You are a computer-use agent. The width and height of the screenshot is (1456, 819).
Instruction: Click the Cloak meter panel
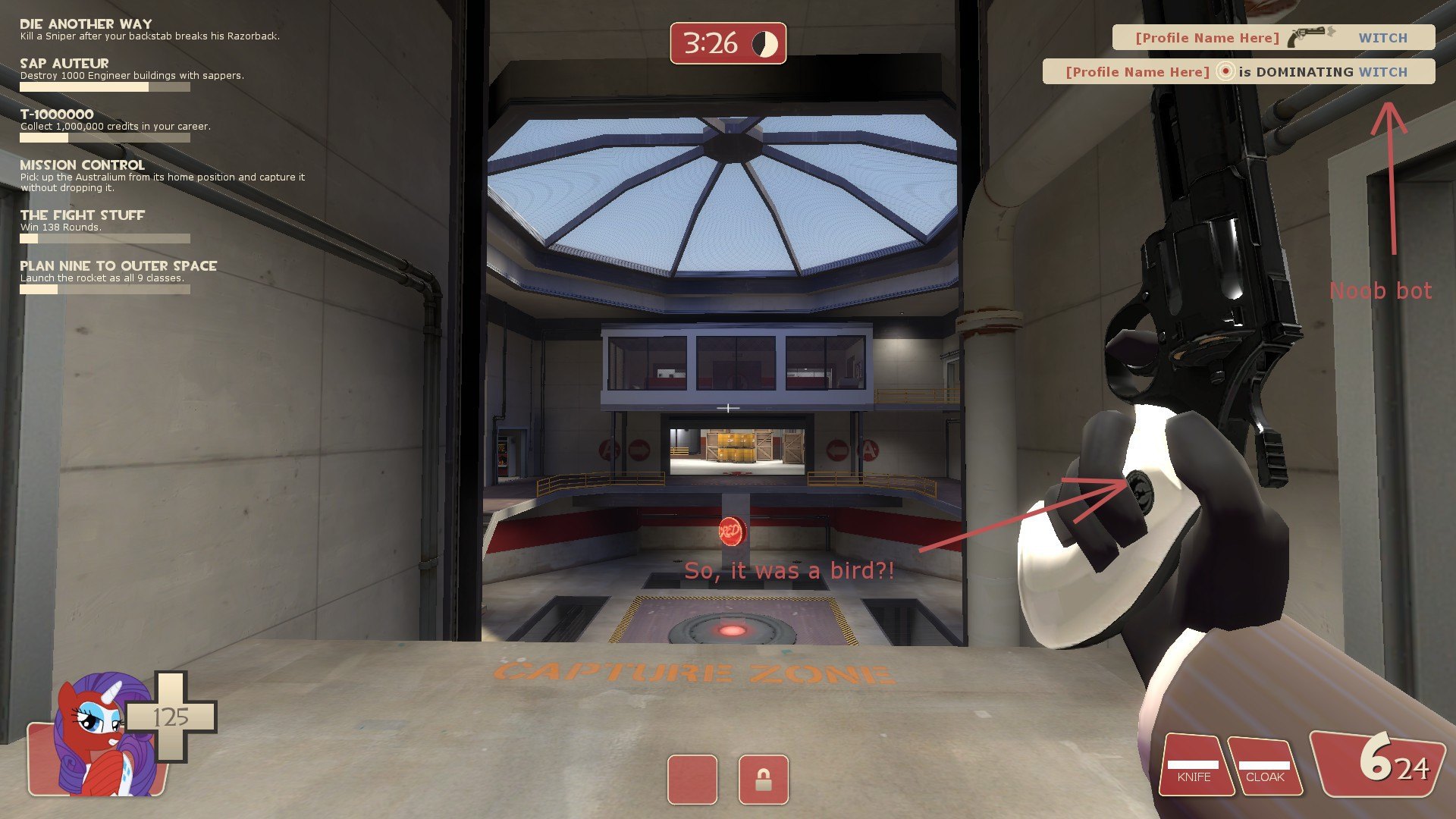(1264, 766)
